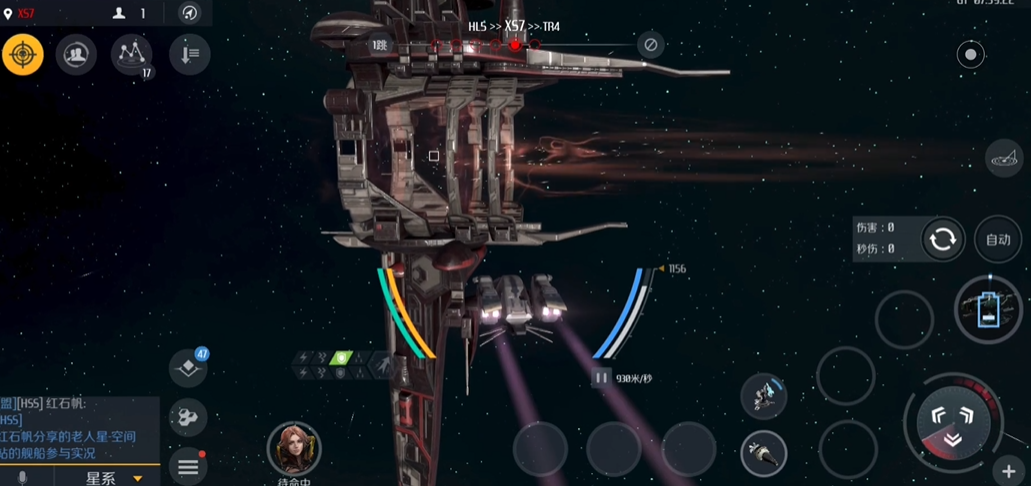Toggle the 自动 auto button
The image size is (1031, 486).
point(998,239)
